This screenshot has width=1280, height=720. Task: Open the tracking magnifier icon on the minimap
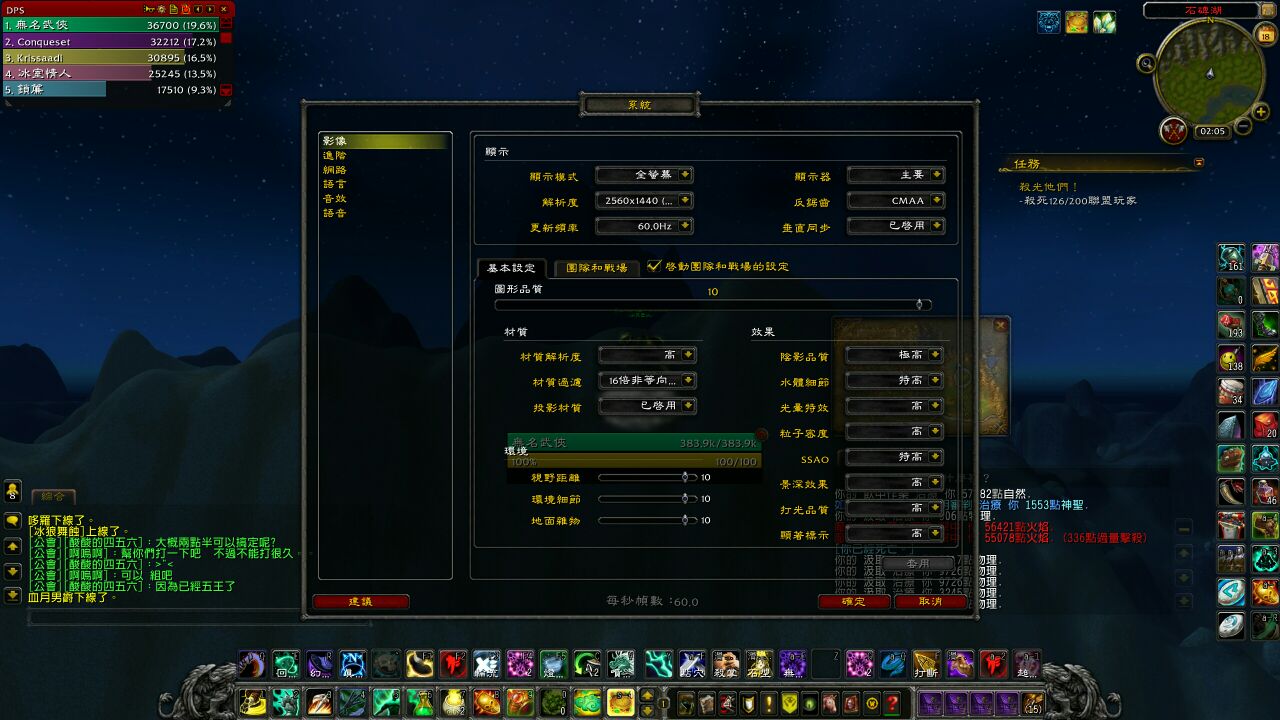(1146, 63)
